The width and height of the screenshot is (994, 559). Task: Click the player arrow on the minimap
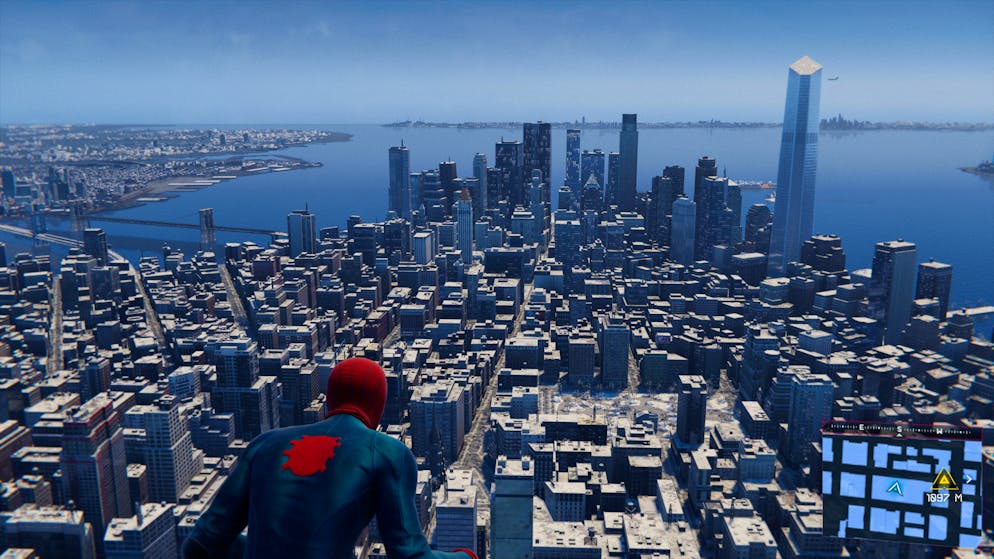tap(895, 488)
